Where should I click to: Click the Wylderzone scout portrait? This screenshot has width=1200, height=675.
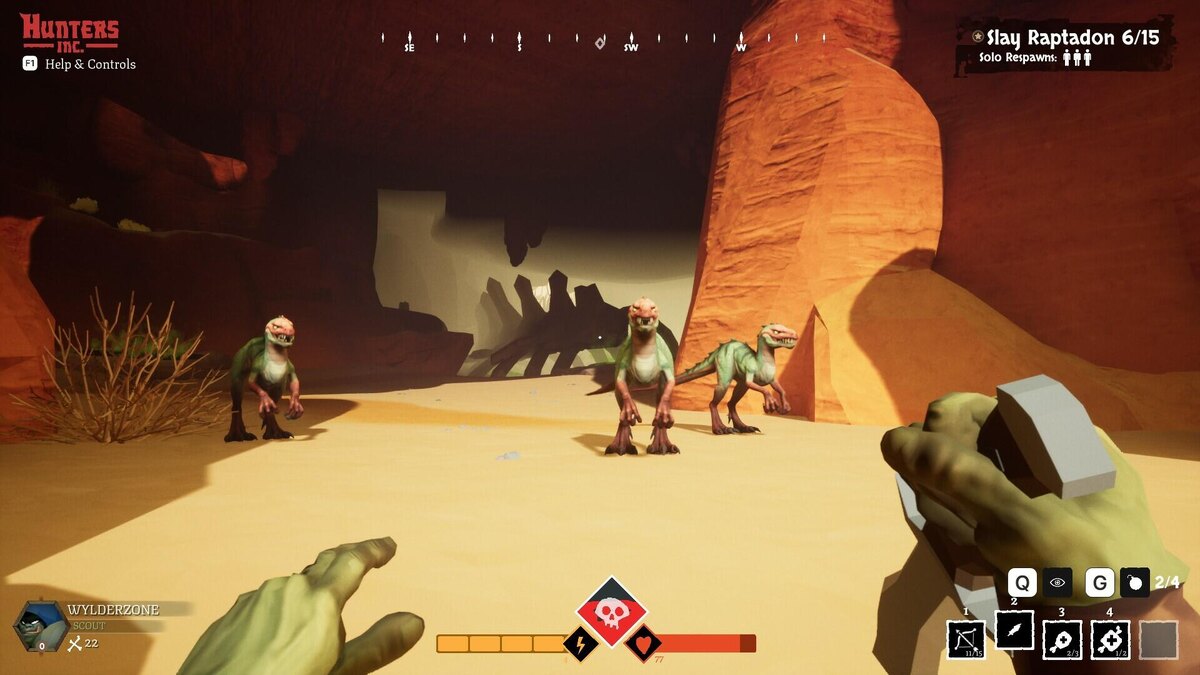coord(41,626)
